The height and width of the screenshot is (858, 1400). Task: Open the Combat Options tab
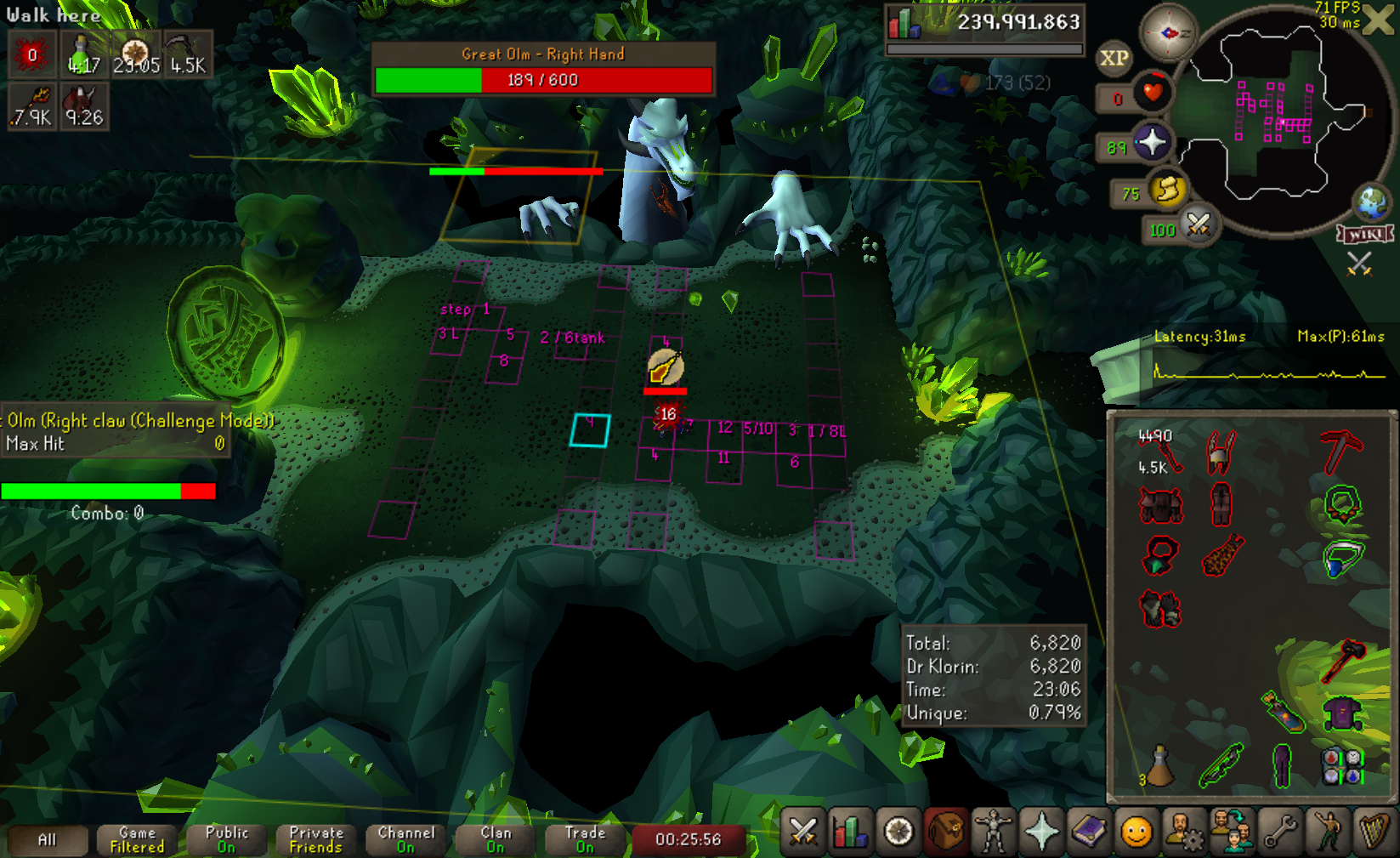(802, 832)
